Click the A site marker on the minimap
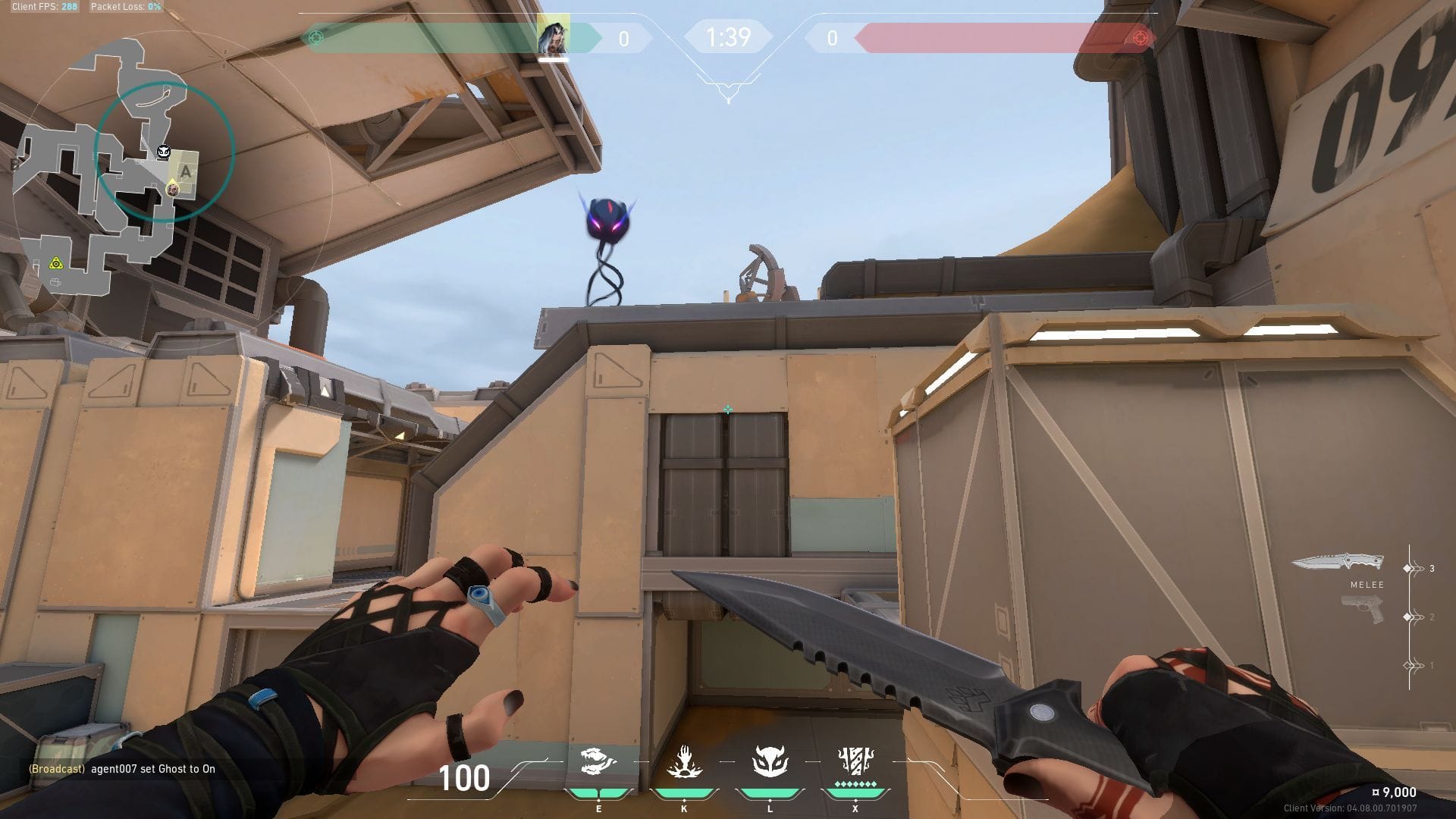 [x=184, y=172]
